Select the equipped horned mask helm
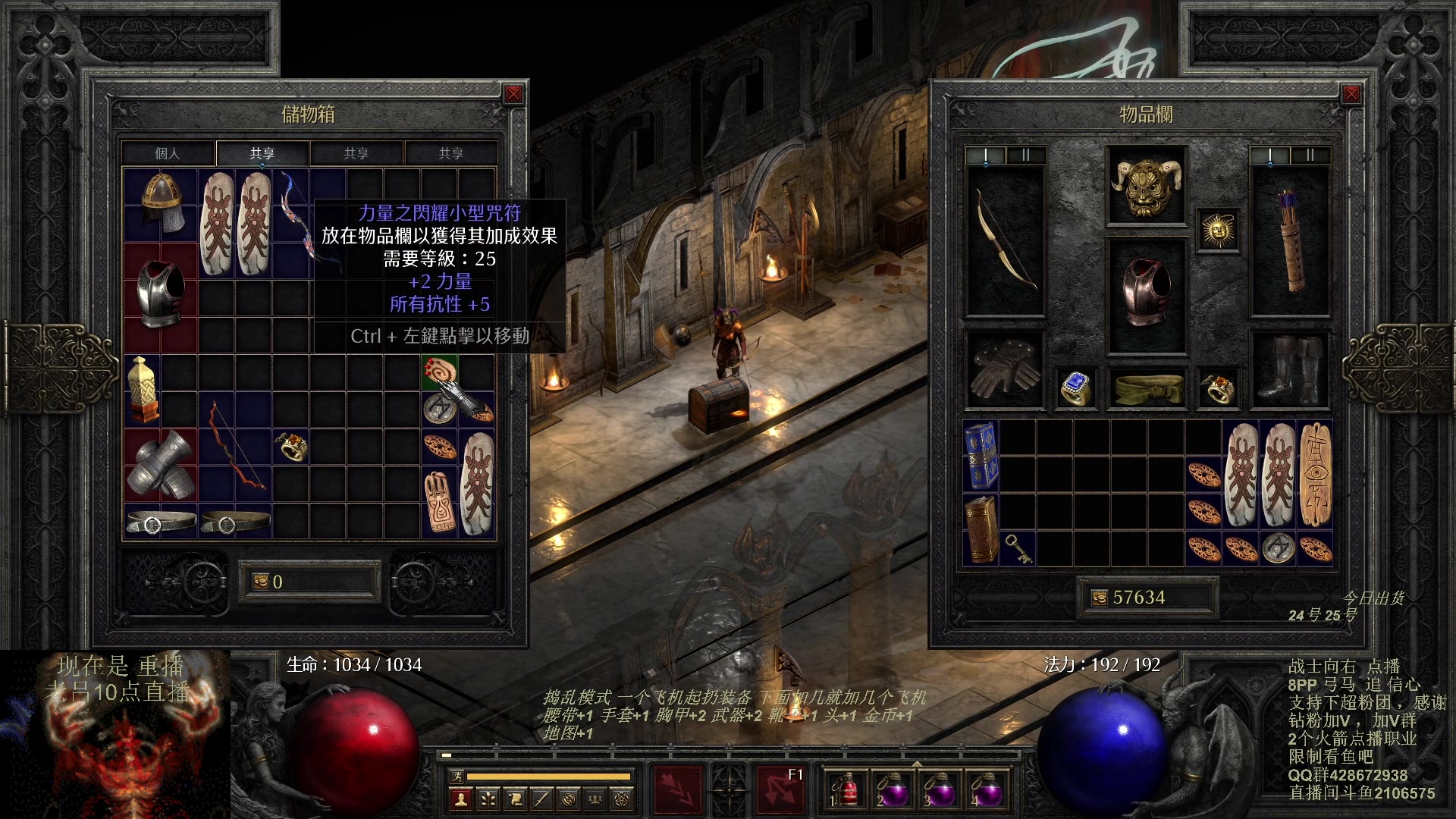The width and height of the screenshot is (1456, 819). (1146, 185)
